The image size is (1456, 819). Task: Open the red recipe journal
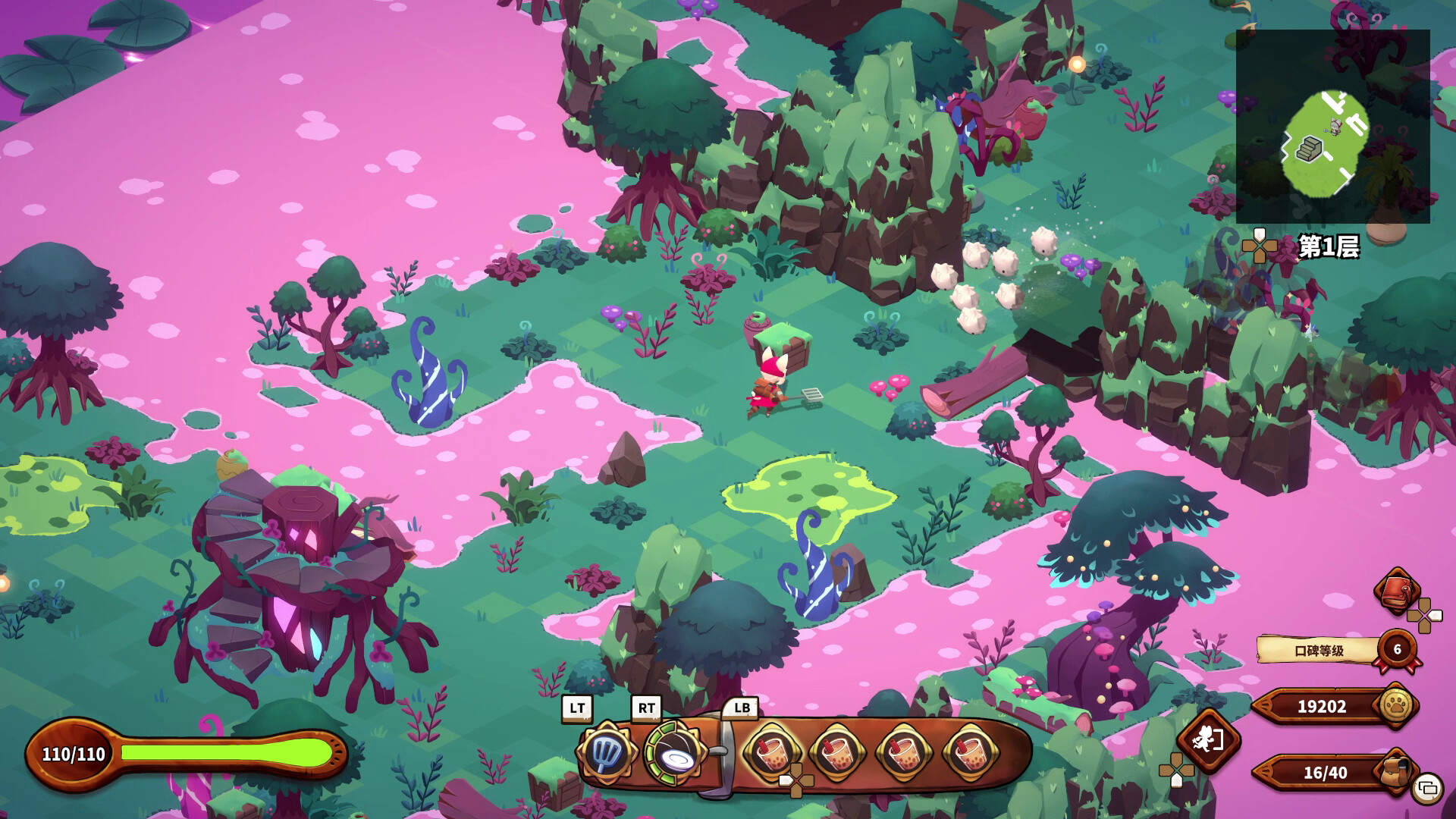[1397, 591]
